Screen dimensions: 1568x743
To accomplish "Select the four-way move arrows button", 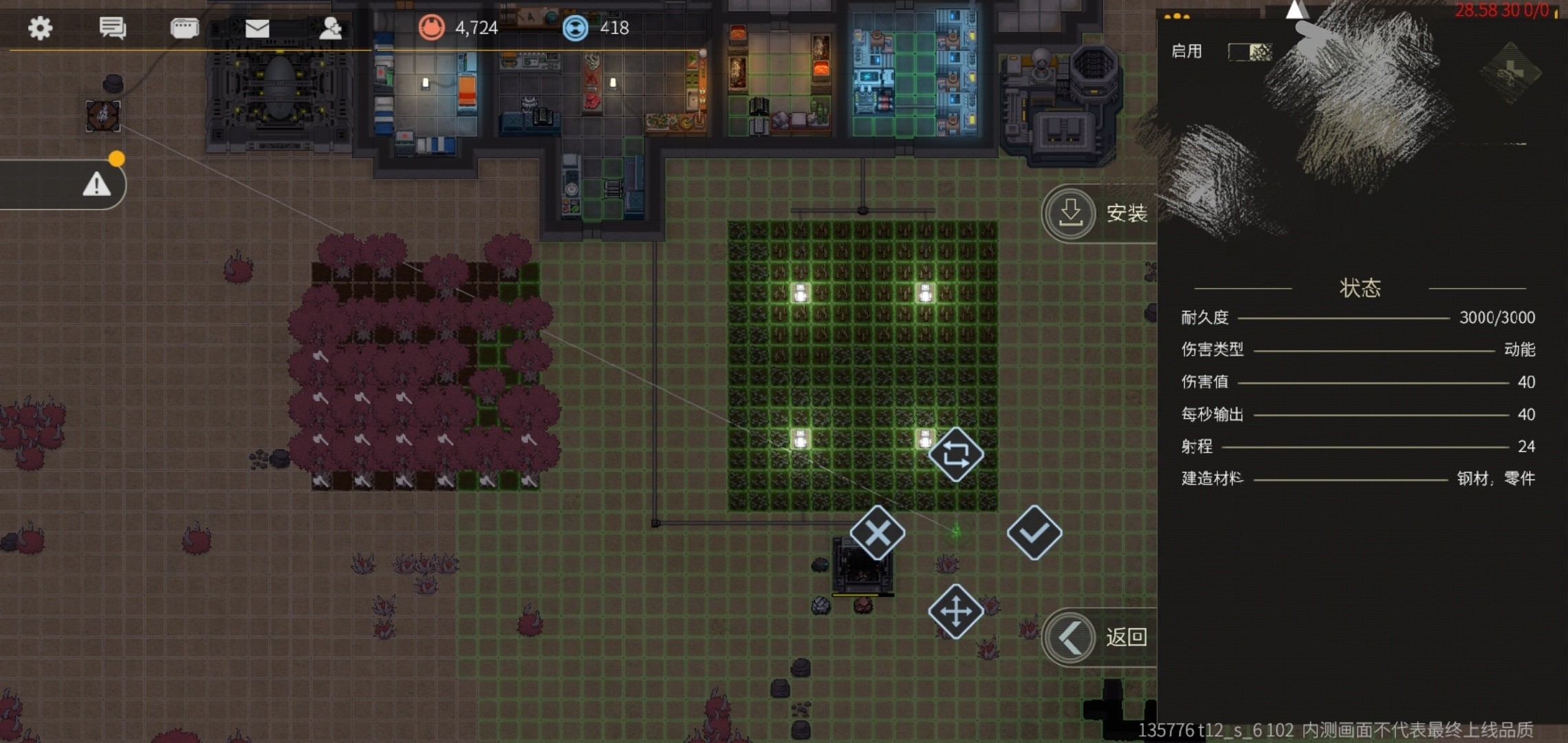I will 956,611.
